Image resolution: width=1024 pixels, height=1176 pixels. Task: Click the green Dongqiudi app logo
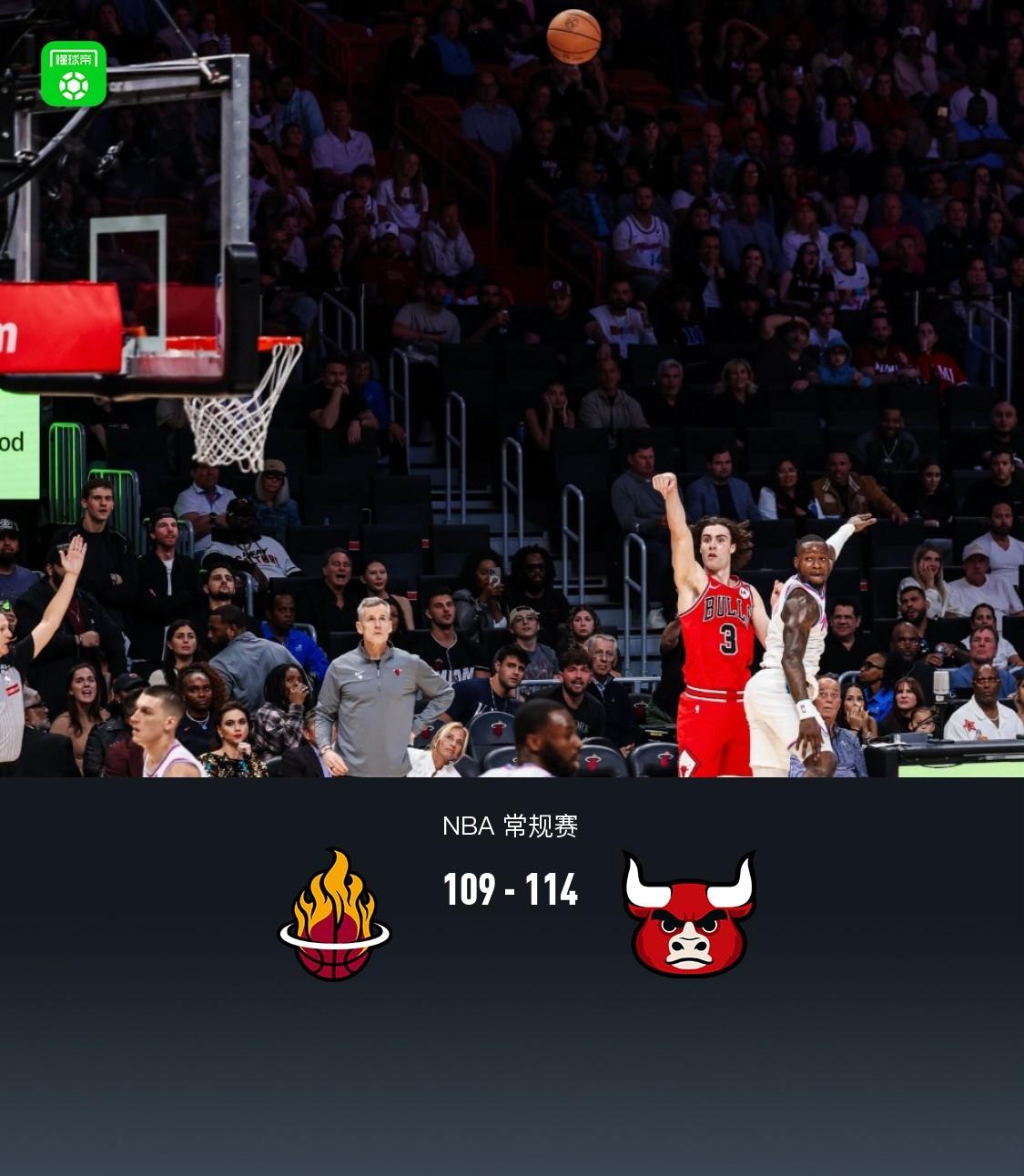click(74, 74)
